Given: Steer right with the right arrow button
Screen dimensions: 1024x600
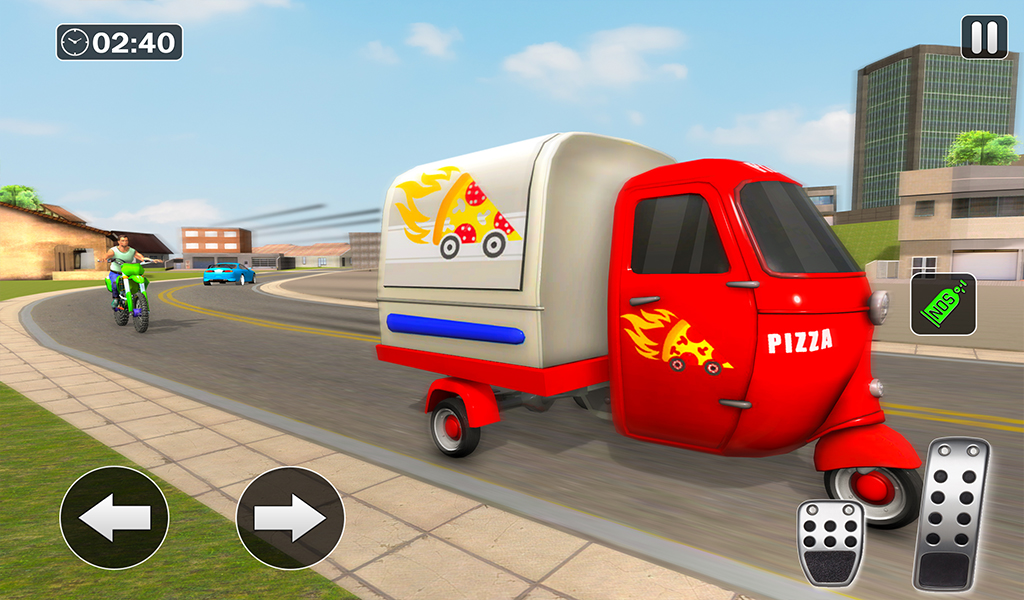Looking at the screenshot, I should coord(290,518).
